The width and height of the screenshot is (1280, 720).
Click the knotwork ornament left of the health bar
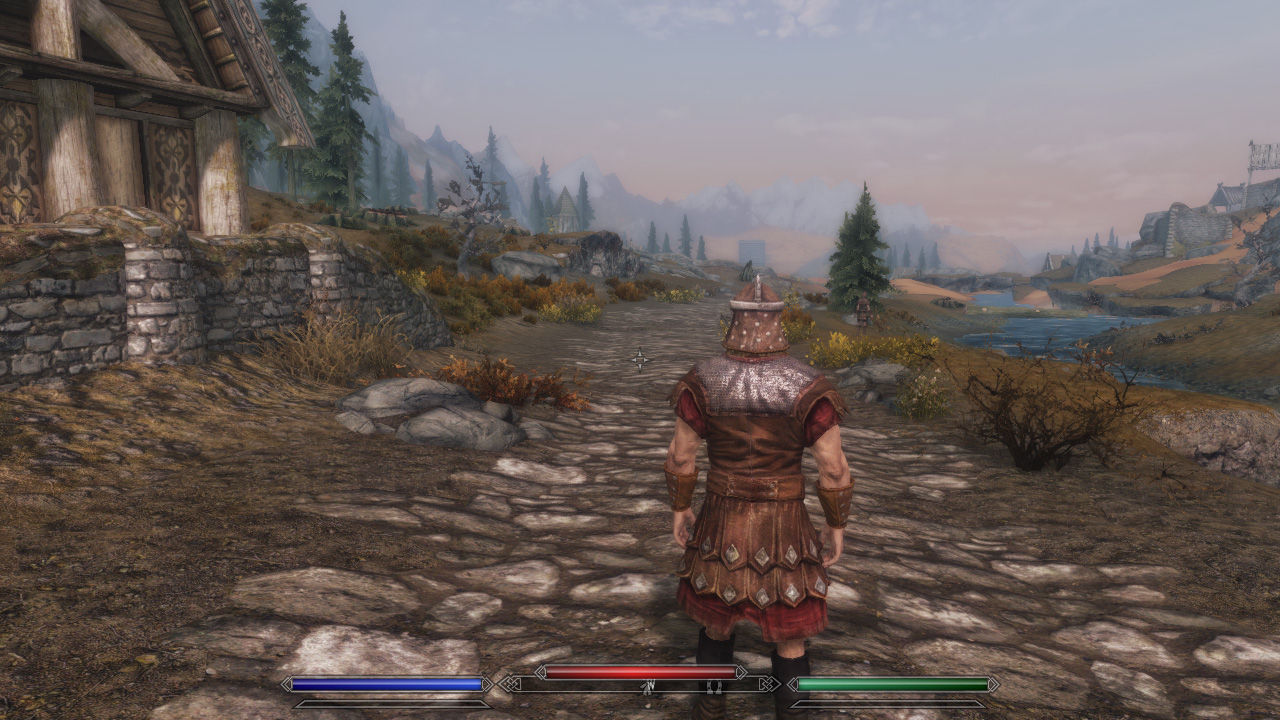pos(510,684)
